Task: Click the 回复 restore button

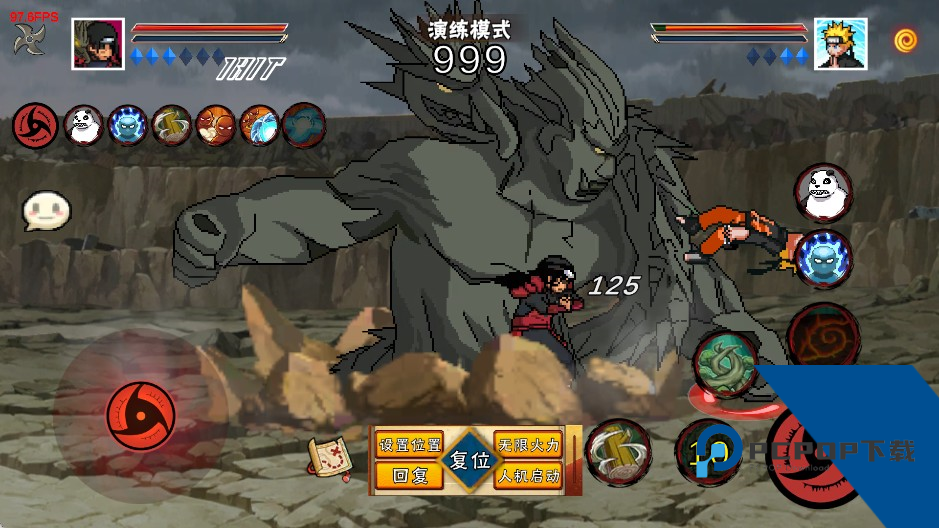Action: (x=409, y=476)
